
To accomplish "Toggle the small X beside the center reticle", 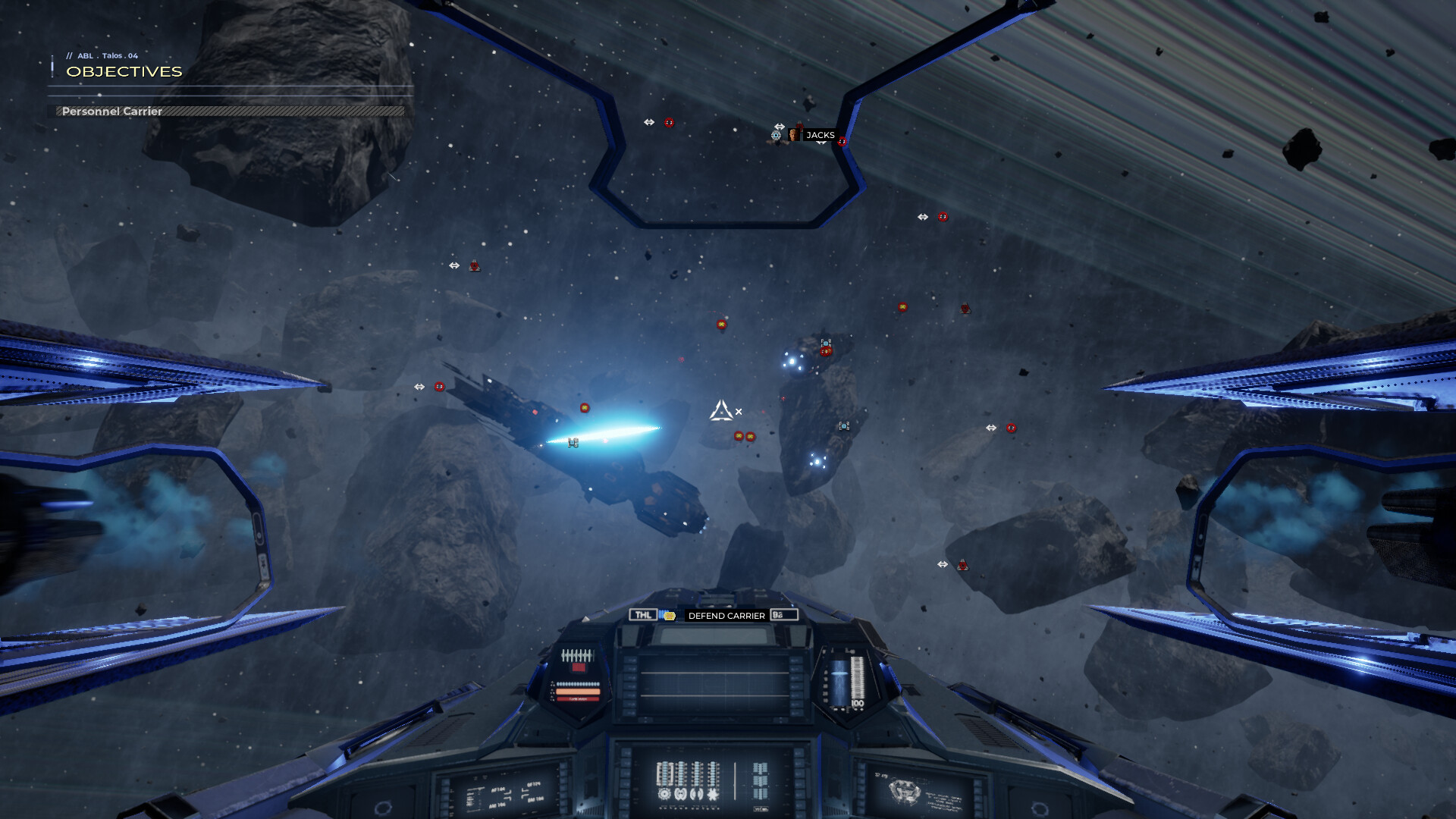I will (738, 409).
